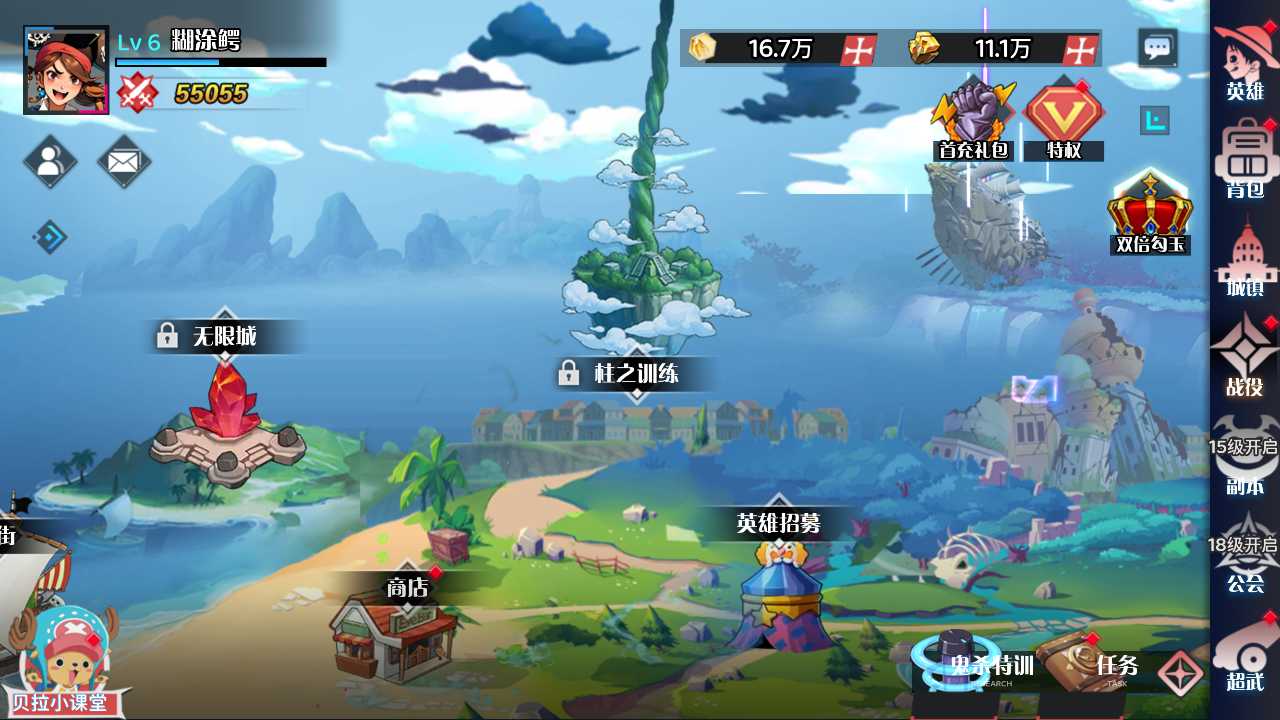Open the 战役 campaign menu
The width and height of the screenshot is (1280, 720).
tap(1245, 355)
